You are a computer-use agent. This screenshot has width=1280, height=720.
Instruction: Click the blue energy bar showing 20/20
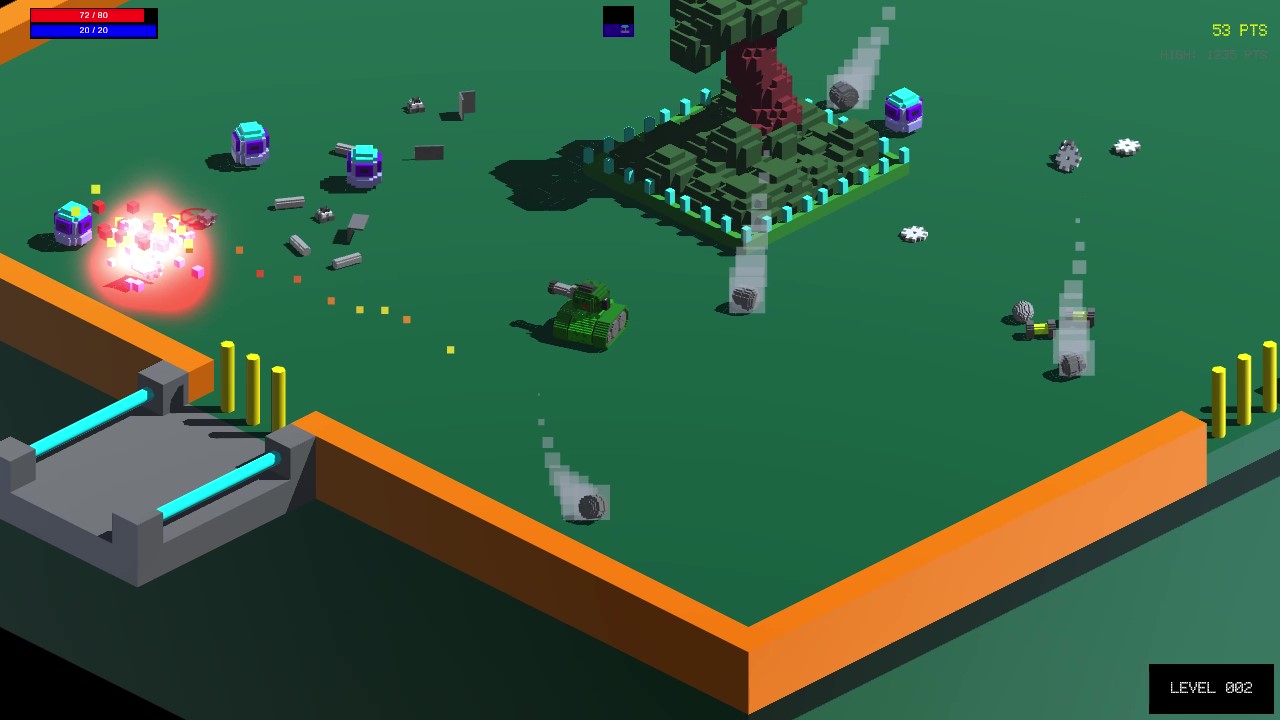[x=95, y=31]
